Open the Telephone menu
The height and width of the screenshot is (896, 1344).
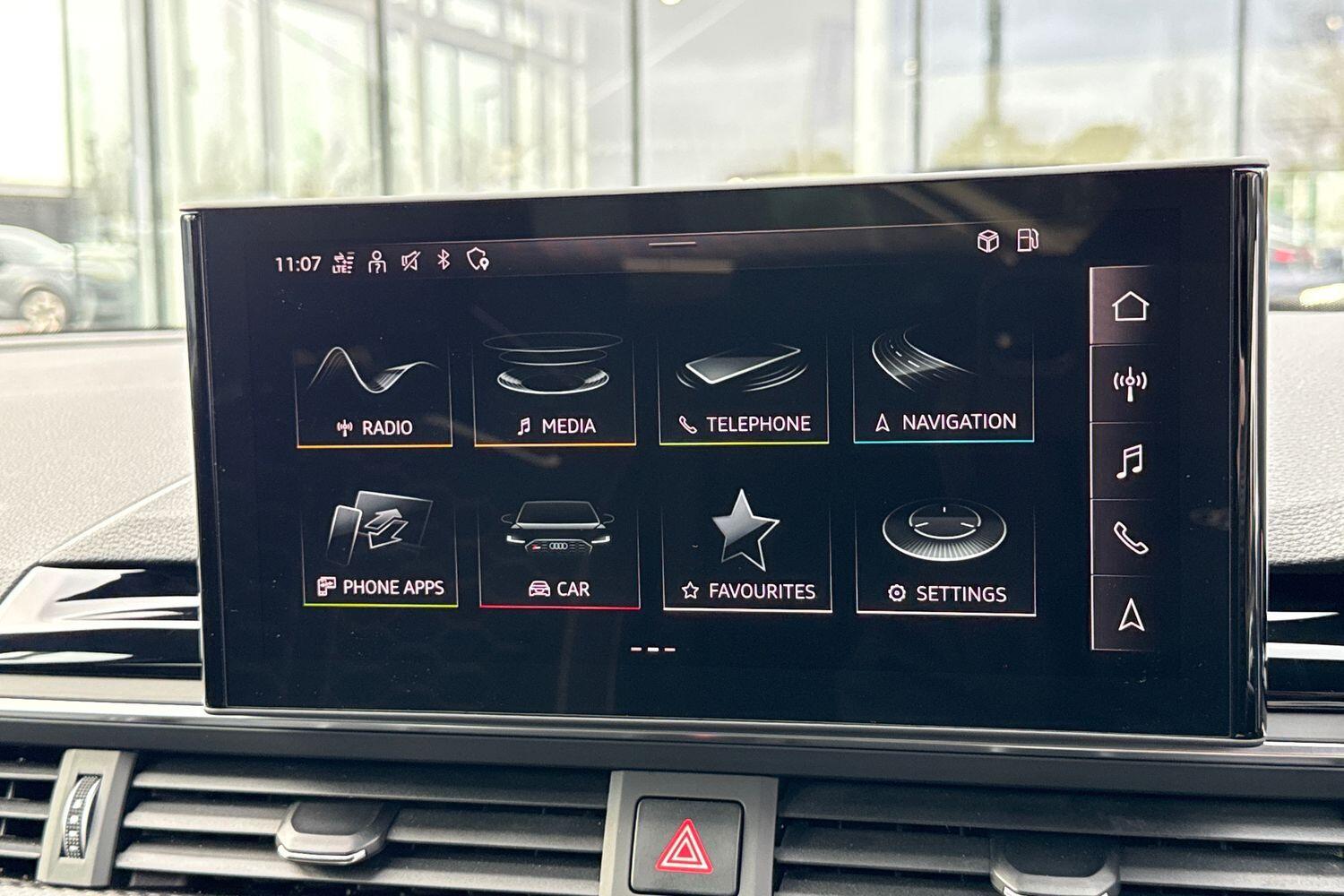(x=744, y=392)
